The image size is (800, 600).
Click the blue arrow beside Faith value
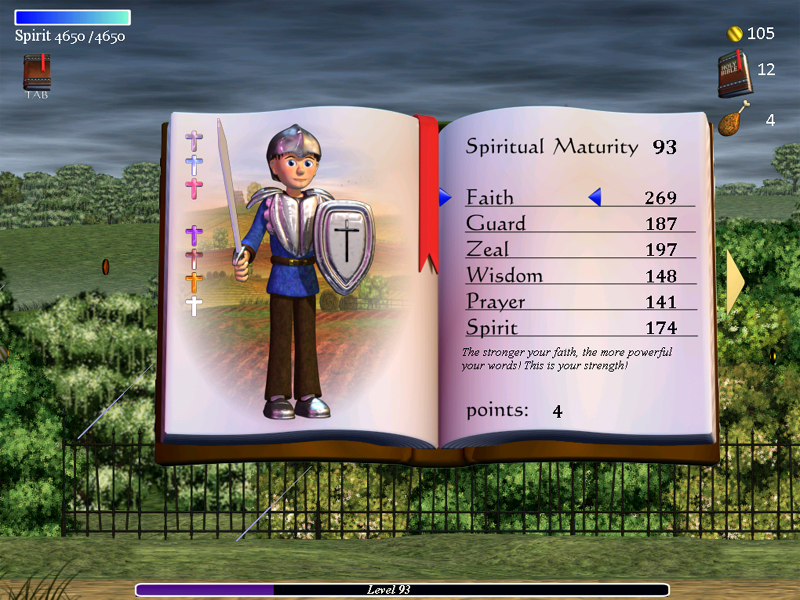pyautogui.click(x=595, y=198)
